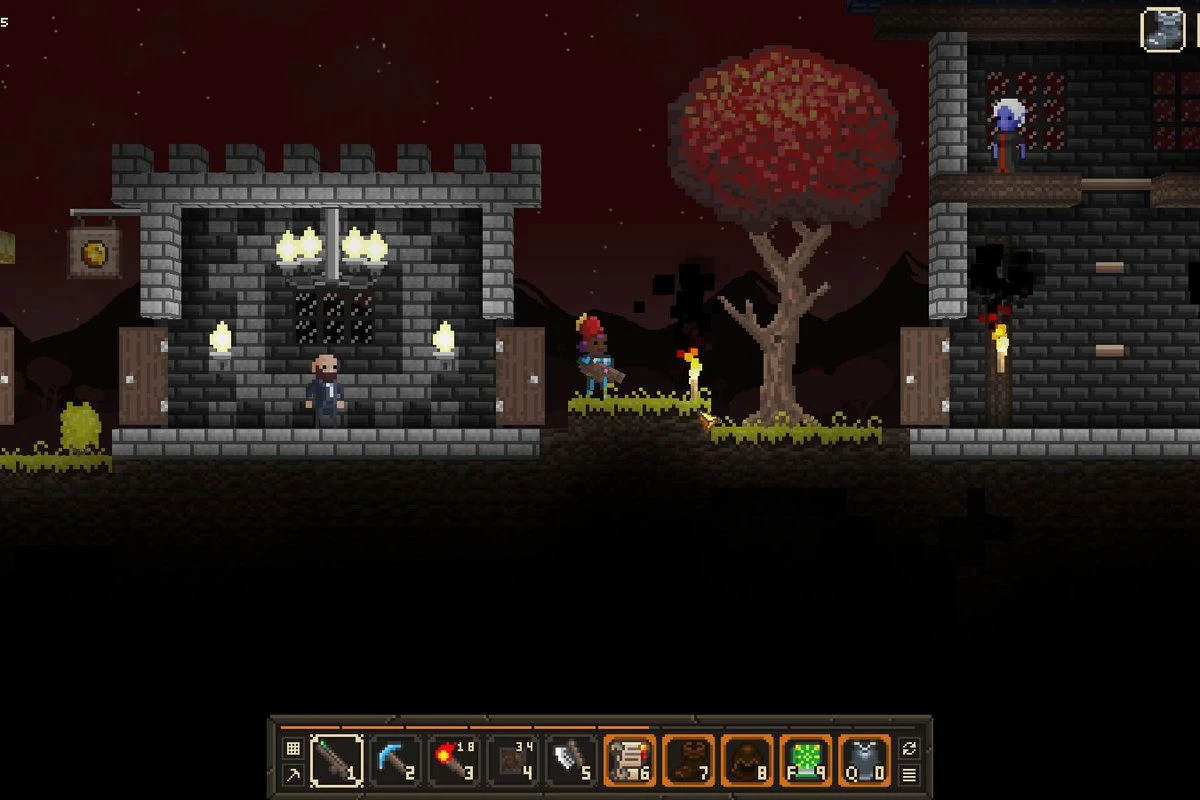Select the steel axe in slot 5

click(x=571, y=761)
